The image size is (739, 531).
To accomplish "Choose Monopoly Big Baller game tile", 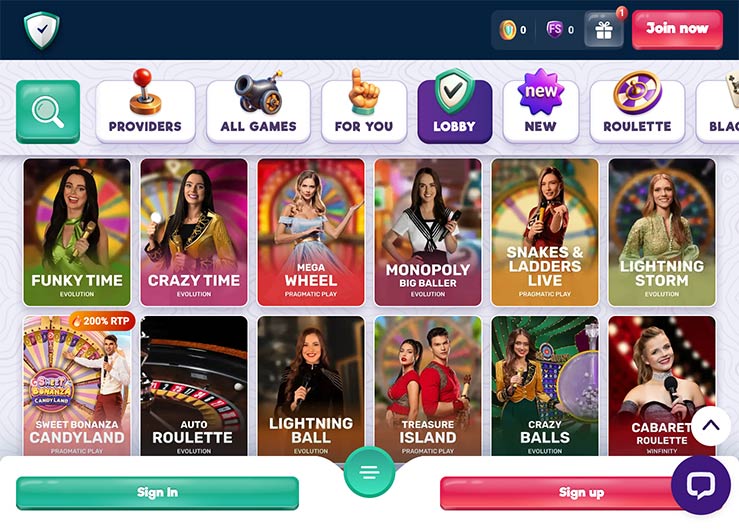I will tap(428, 232).
